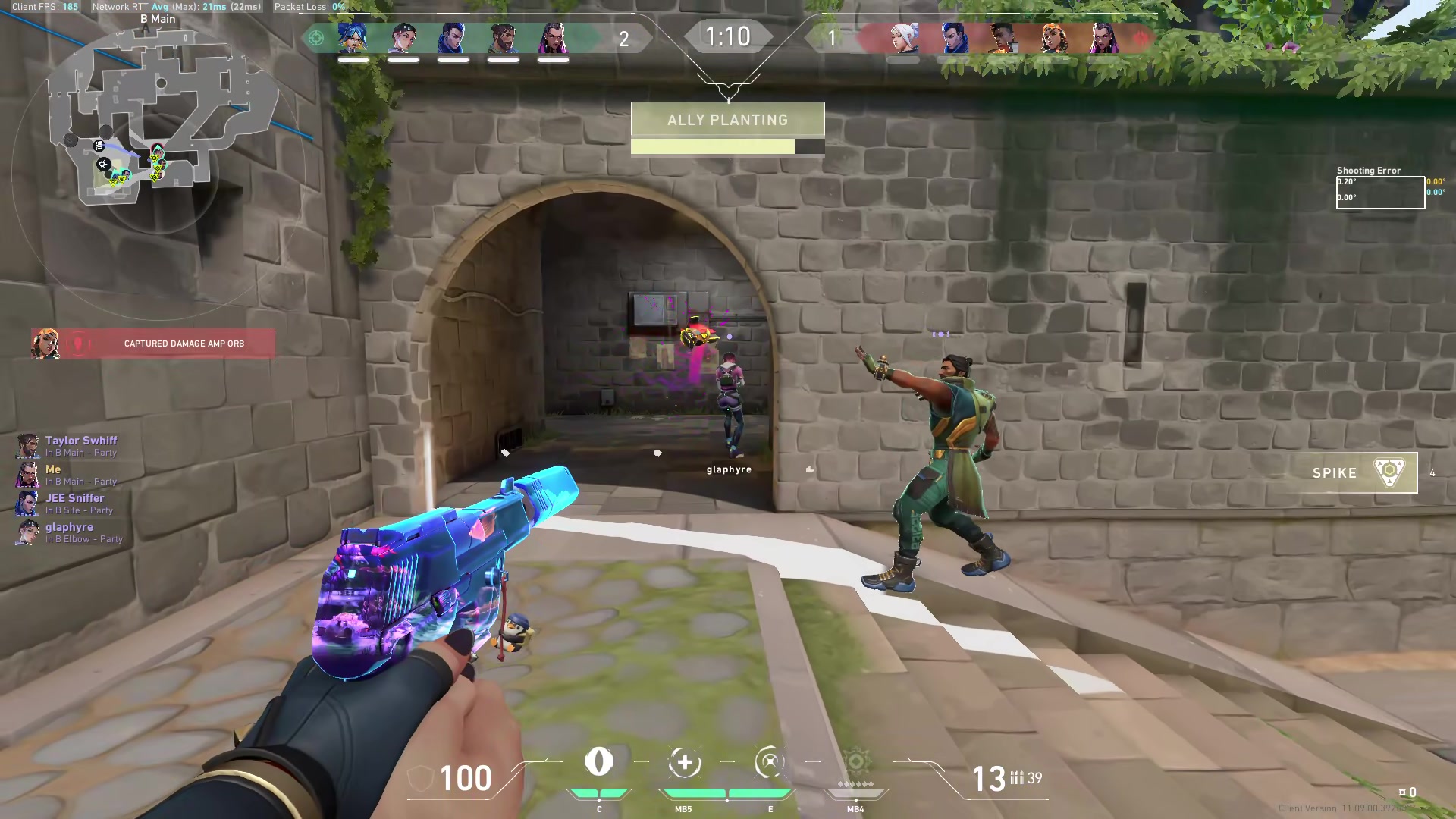
Task: Select the orange-haired enemy agent portrait
Action: pyautogui.click(x=1053, y=37)
